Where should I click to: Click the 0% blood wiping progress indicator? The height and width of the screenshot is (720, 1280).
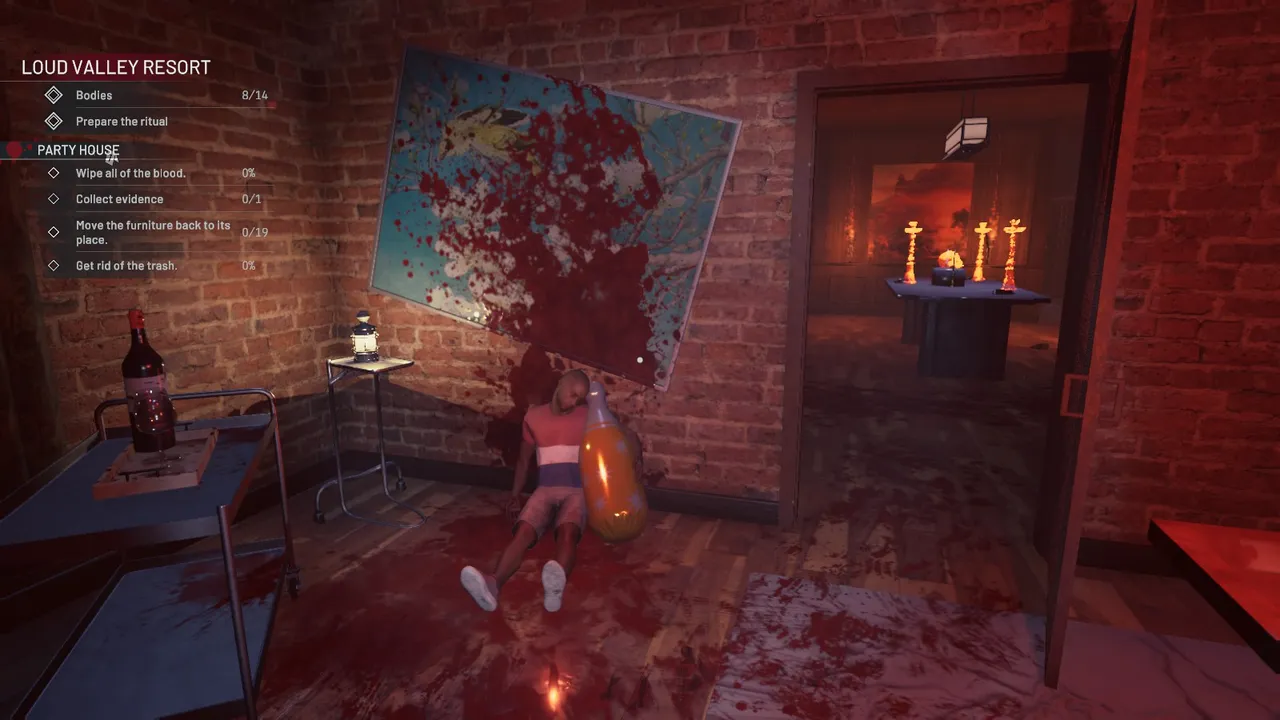point(247,172)
